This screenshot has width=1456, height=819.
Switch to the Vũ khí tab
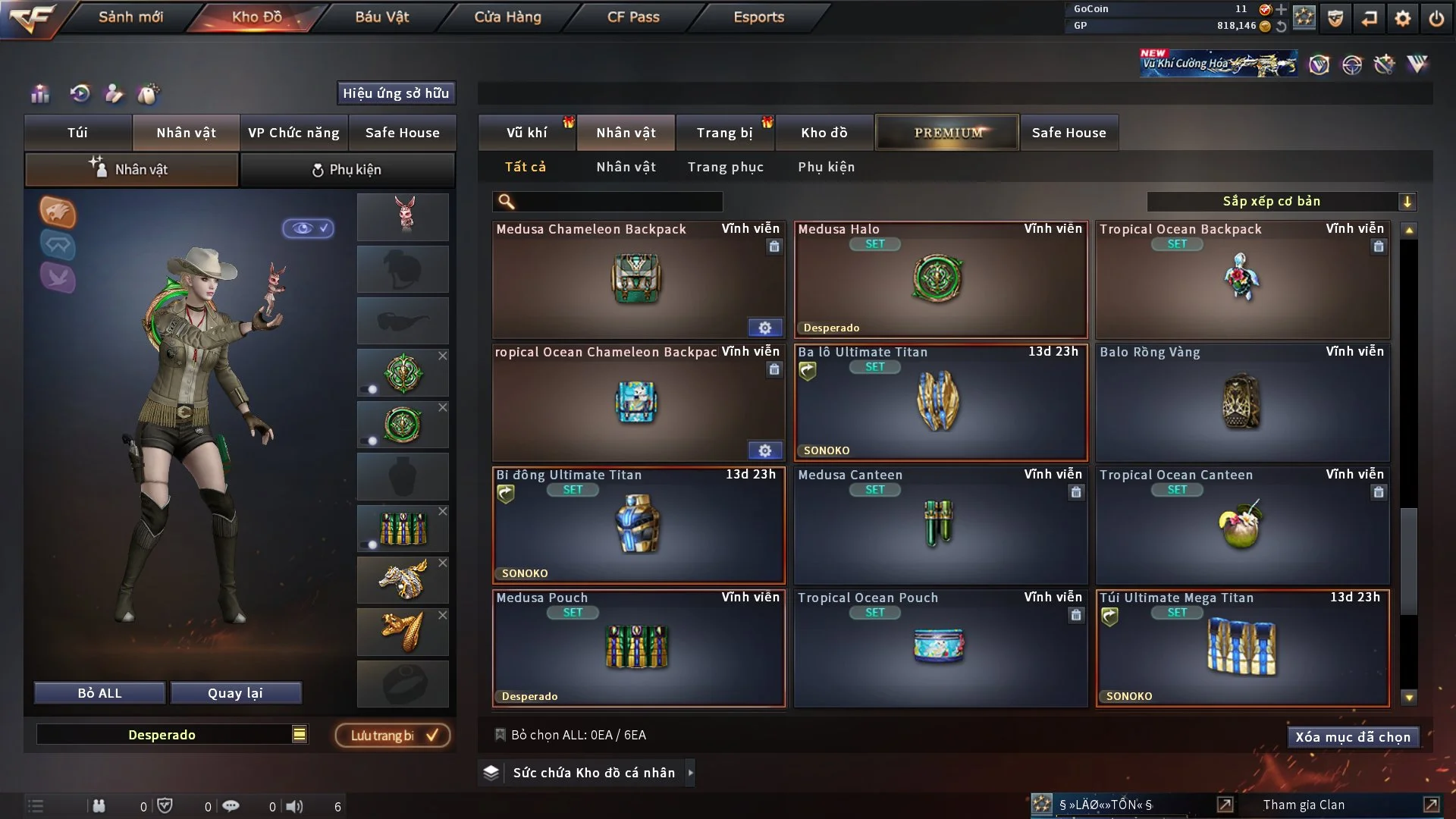526,133
